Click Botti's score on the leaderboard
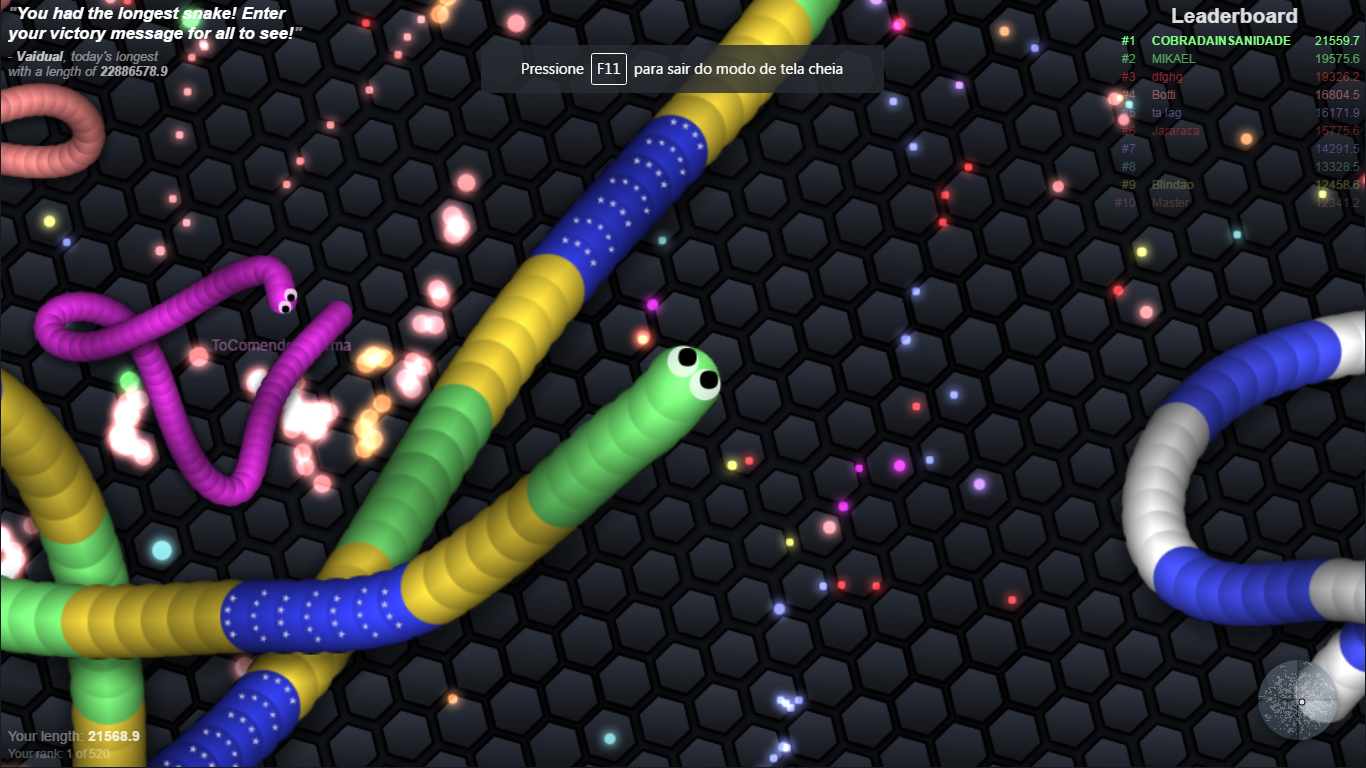The height and width of the screenshot is (768, 1366). [x=1337, y=95]
